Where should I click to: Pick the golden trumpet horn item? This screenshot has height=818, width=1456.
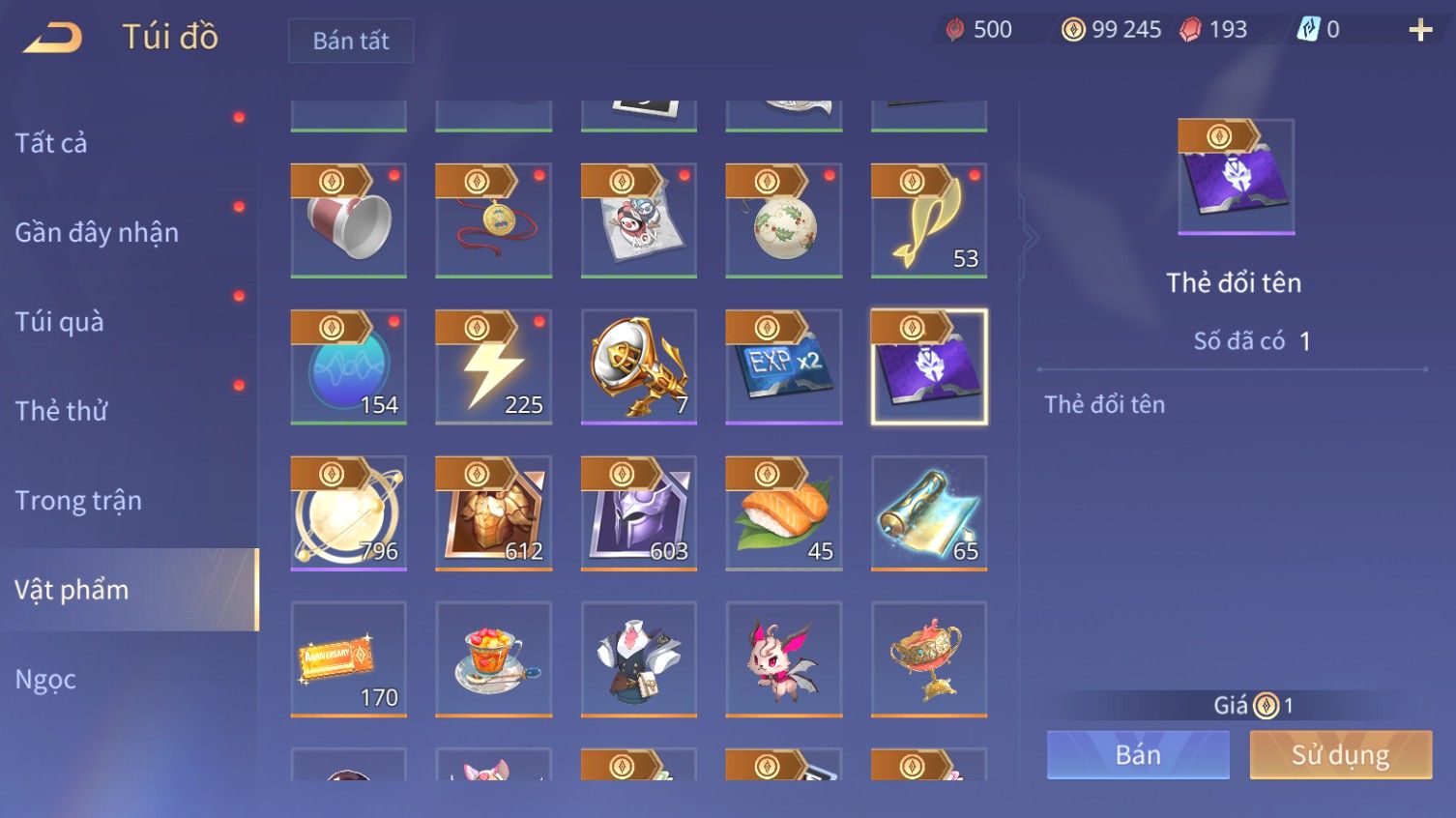(x=639, y=367)
